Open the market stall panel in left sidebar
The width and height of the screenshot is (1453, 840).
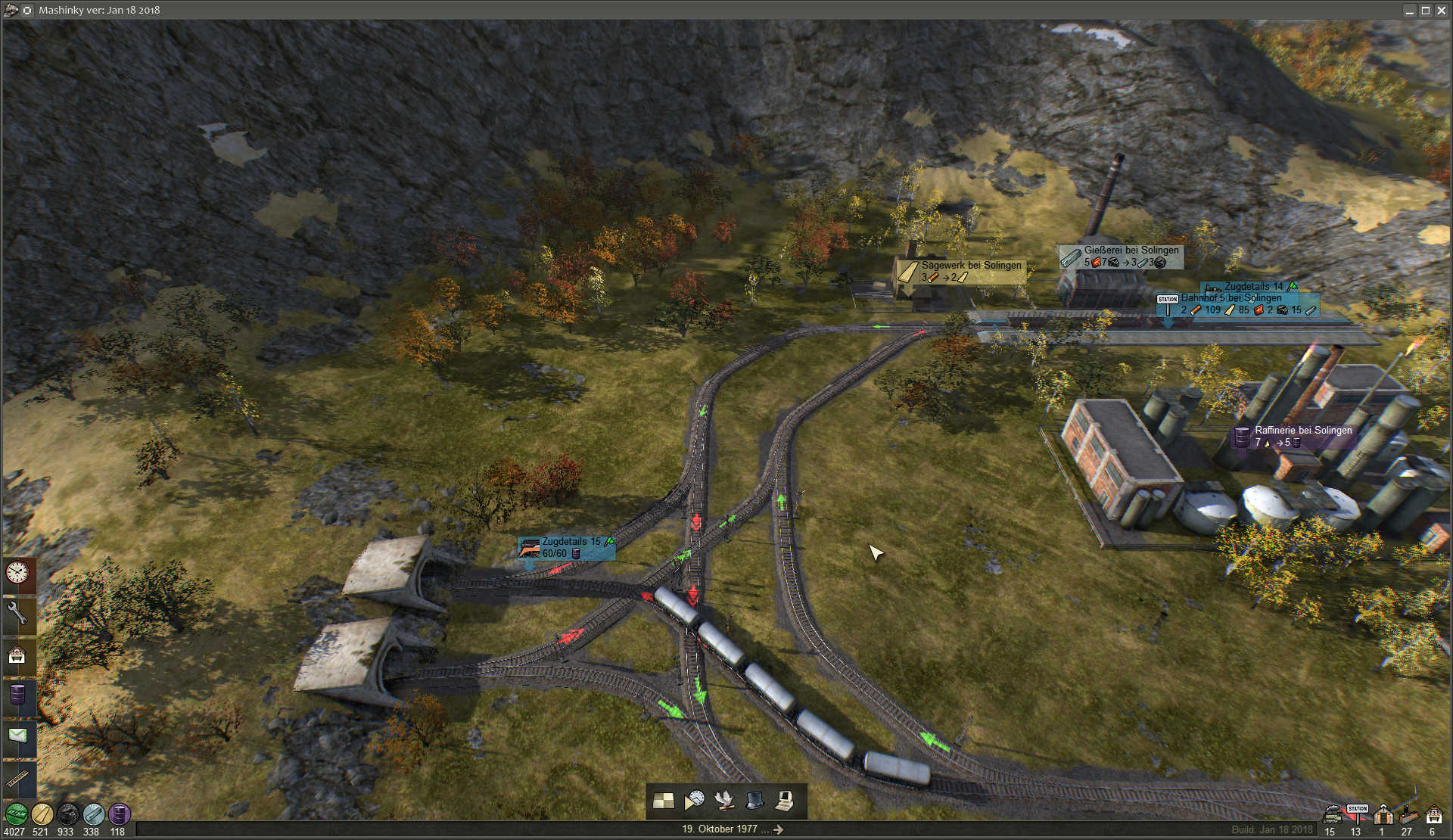[17, 655]
